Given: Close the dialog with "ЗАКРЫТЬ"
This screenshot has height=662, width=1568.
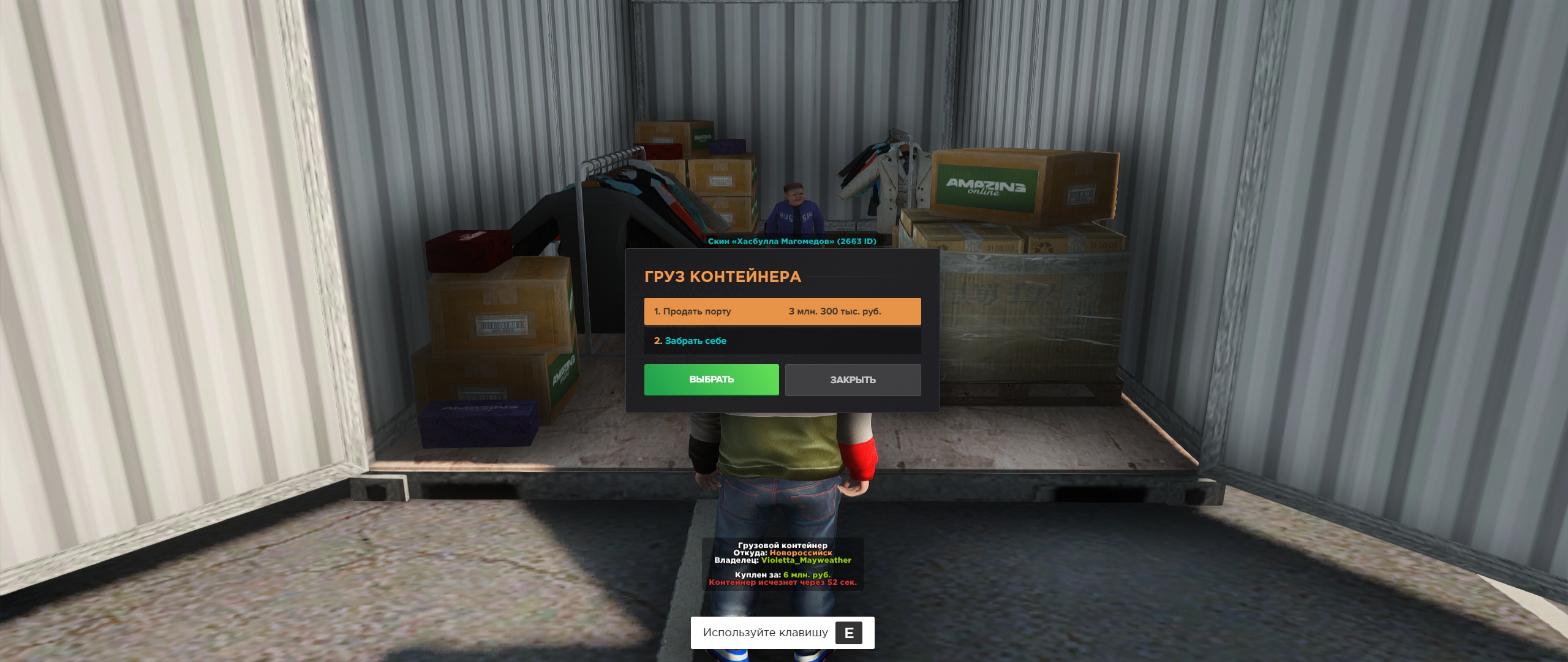Looking at the screenshot, I should coord(853,380).
